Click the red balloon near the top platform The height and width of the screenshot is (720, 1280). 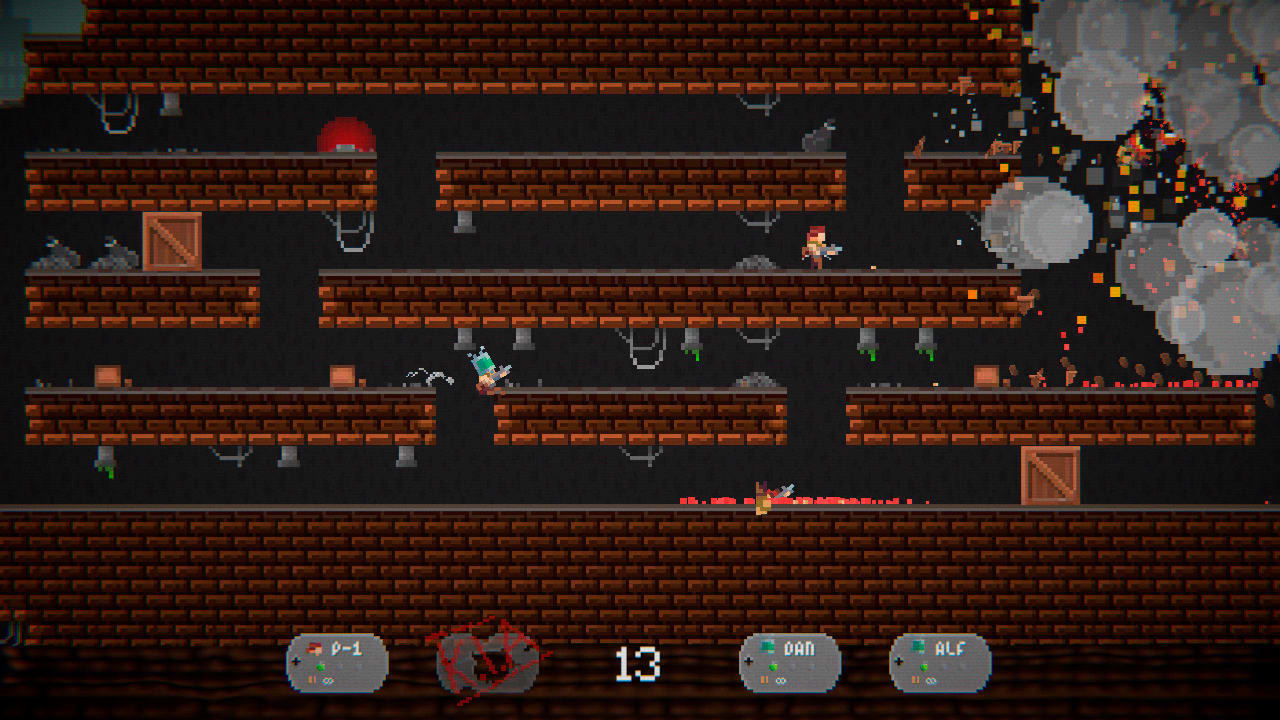[x=348, y=135]
